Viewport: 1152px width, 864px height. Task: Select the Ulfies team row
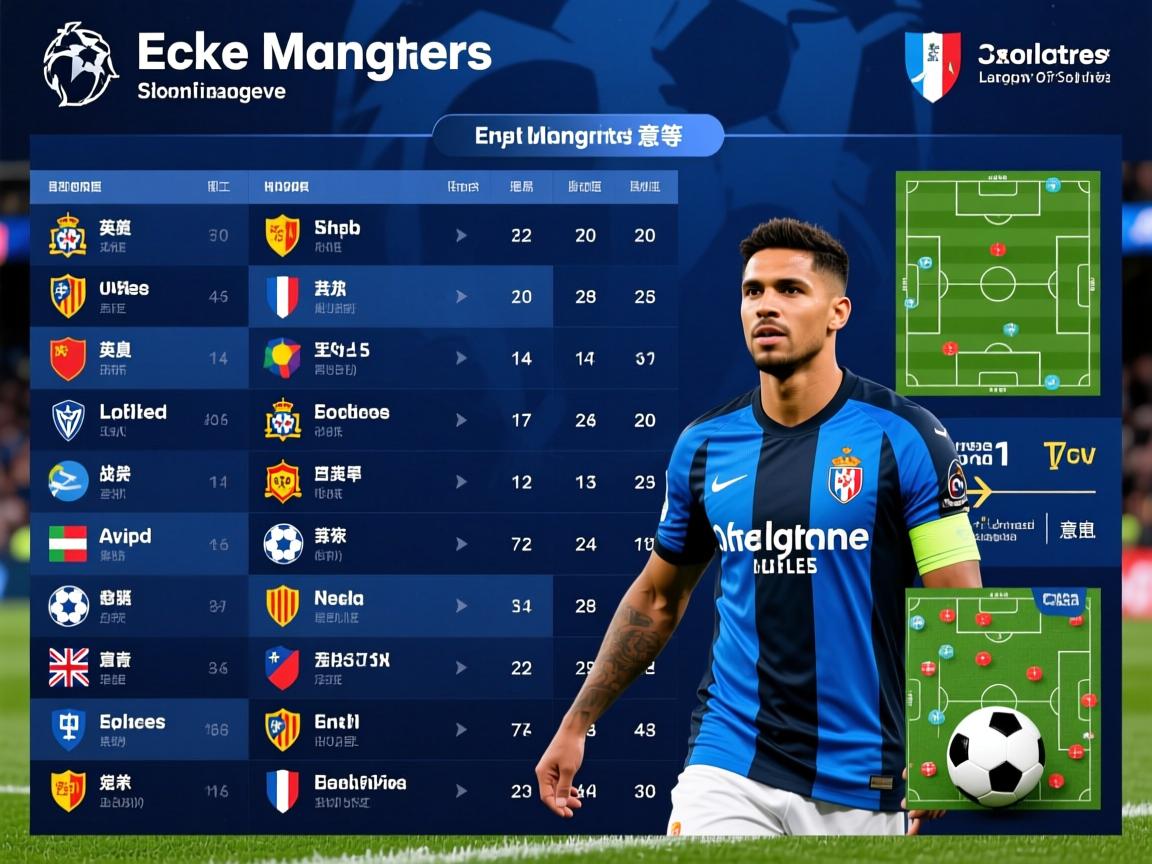[124, 296]
